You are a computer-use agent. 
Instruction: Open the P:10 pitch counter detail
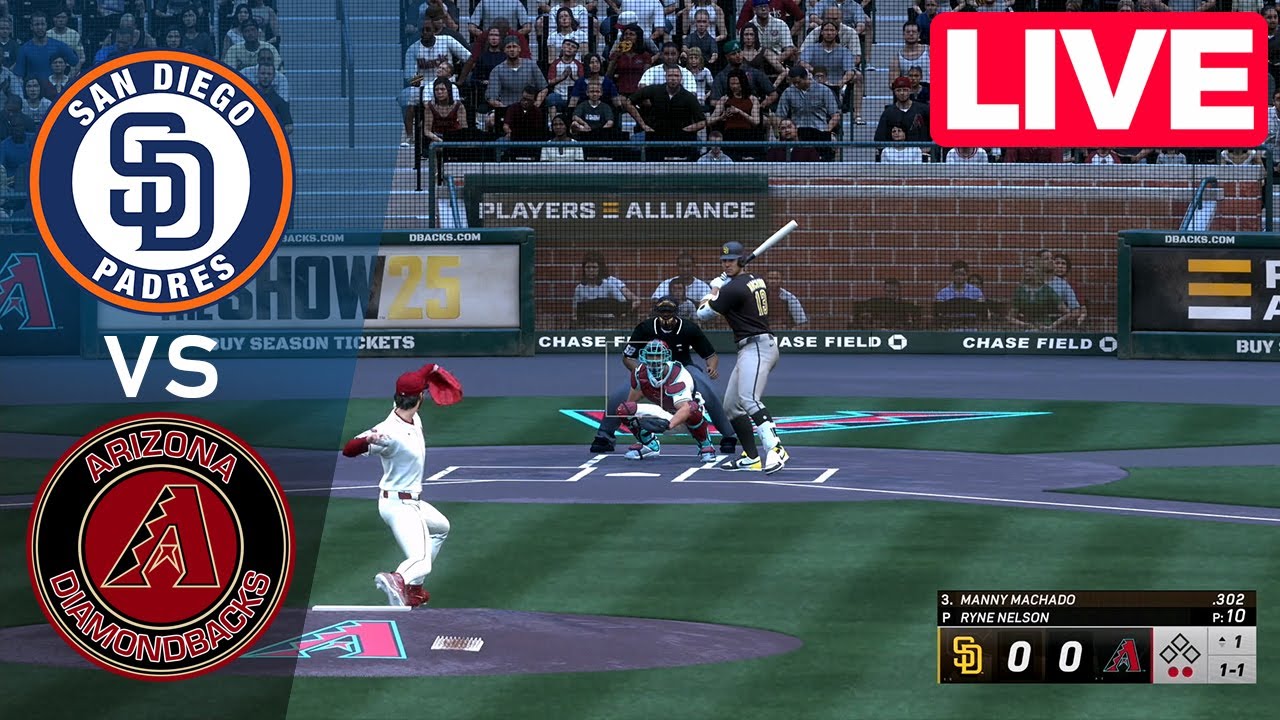[1230, 615]
